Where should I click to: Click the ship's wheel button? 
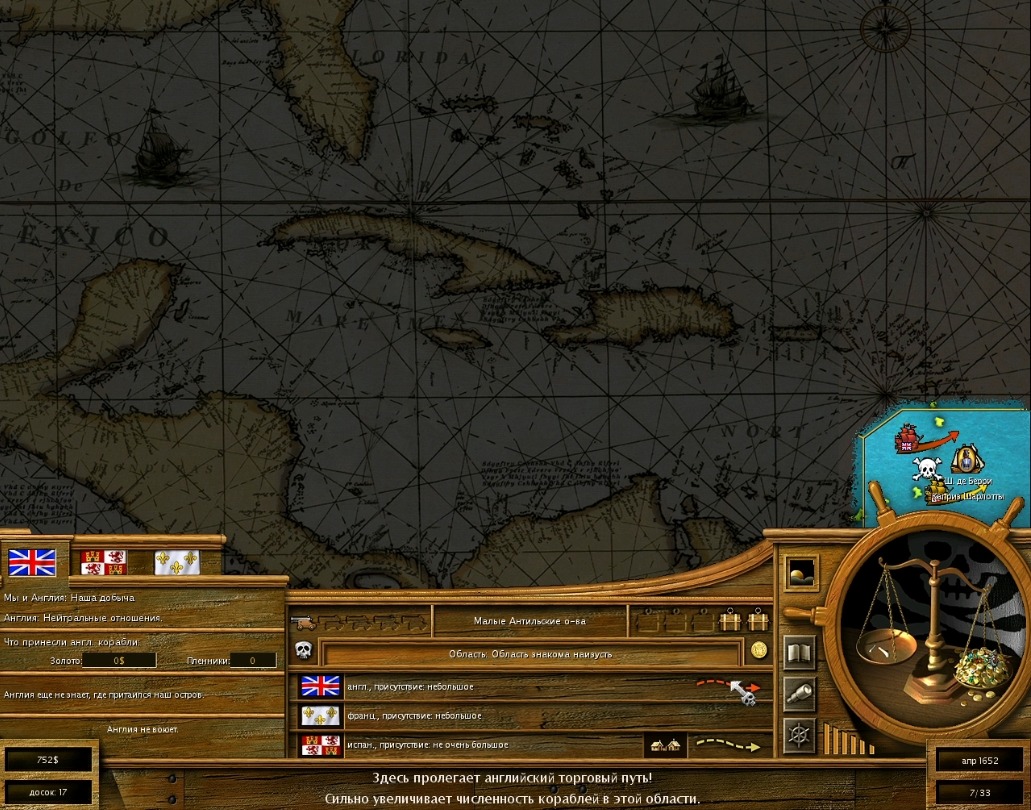click(x=799, y=735)
